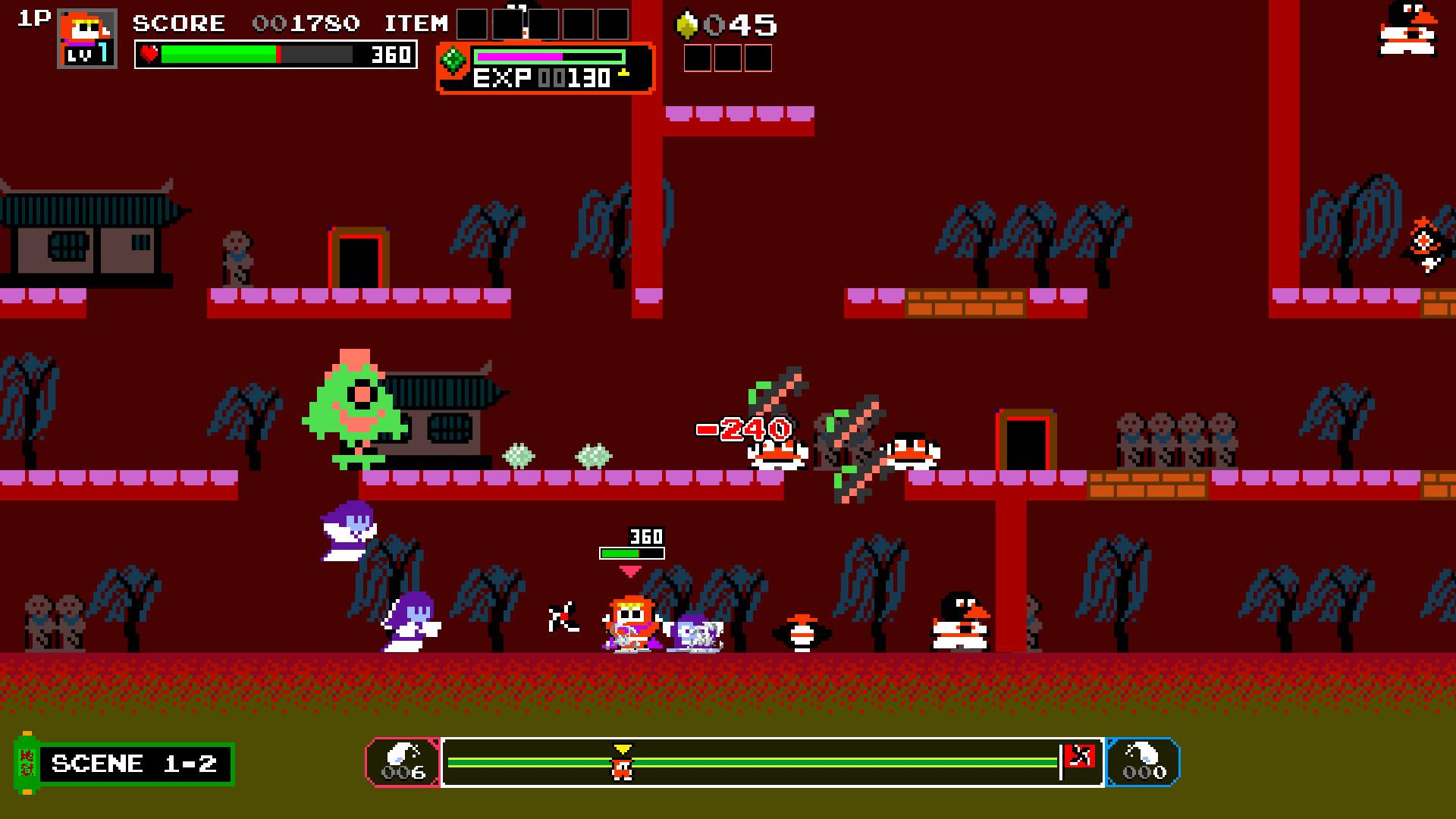The image size is (1456, 819).
Task: Click the gold coin currency icon
Action: [687, 24]
